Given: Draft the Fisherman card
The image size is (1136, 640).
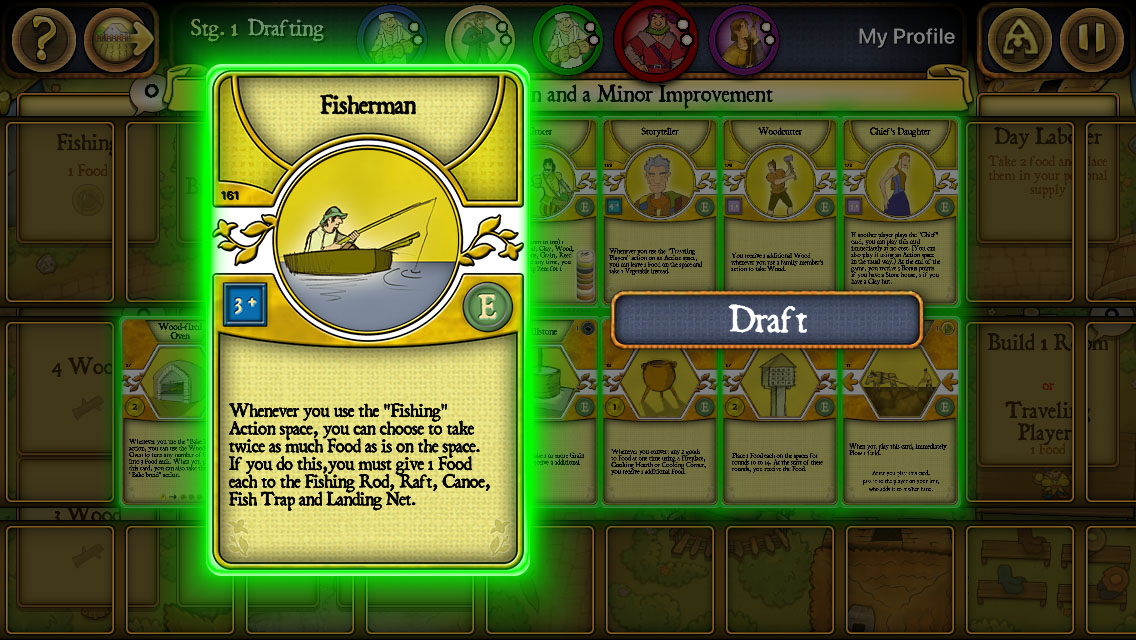Looking at the screenshot, I should [767, 320].
